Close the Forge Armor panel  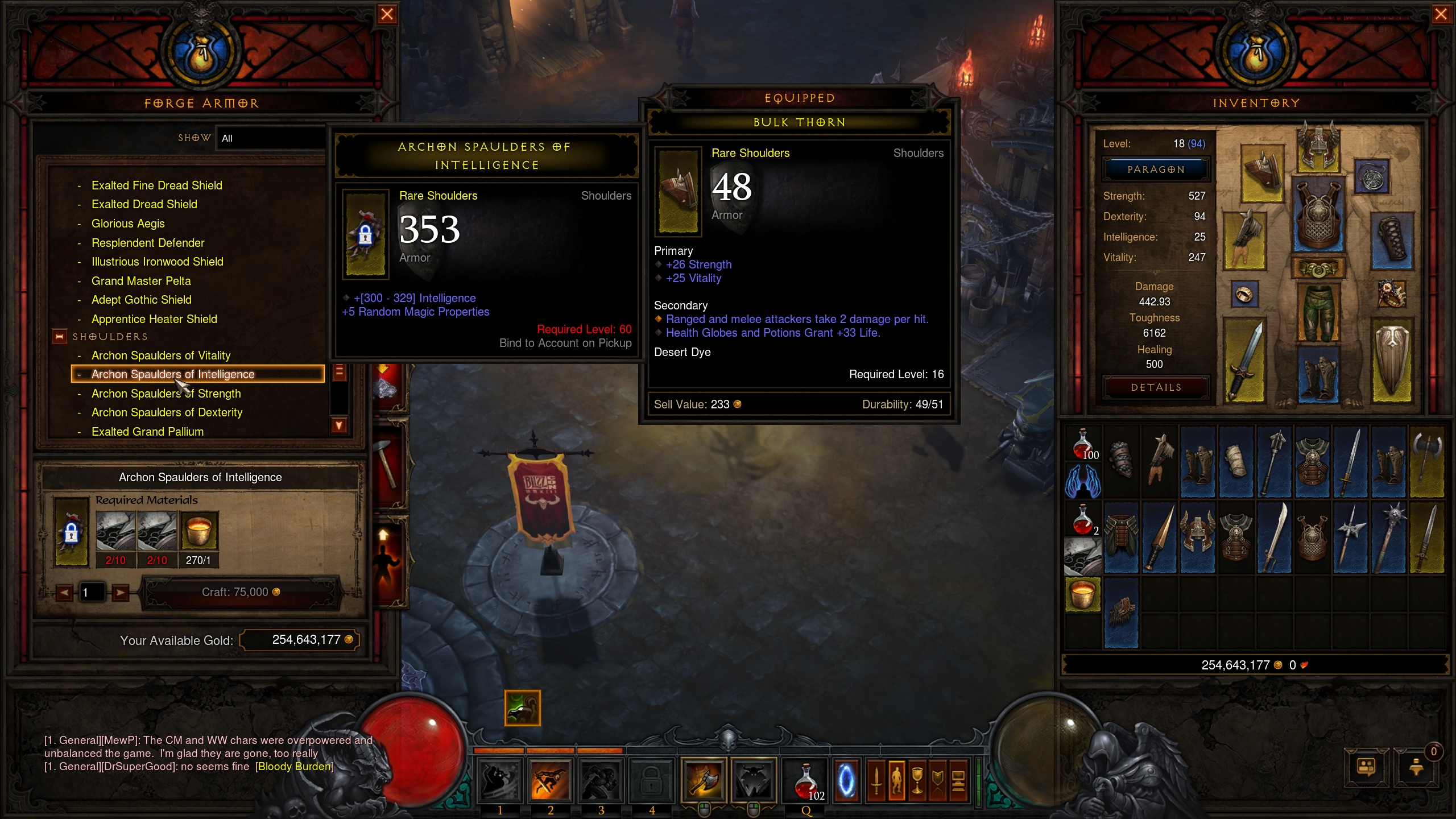[387, 14]
